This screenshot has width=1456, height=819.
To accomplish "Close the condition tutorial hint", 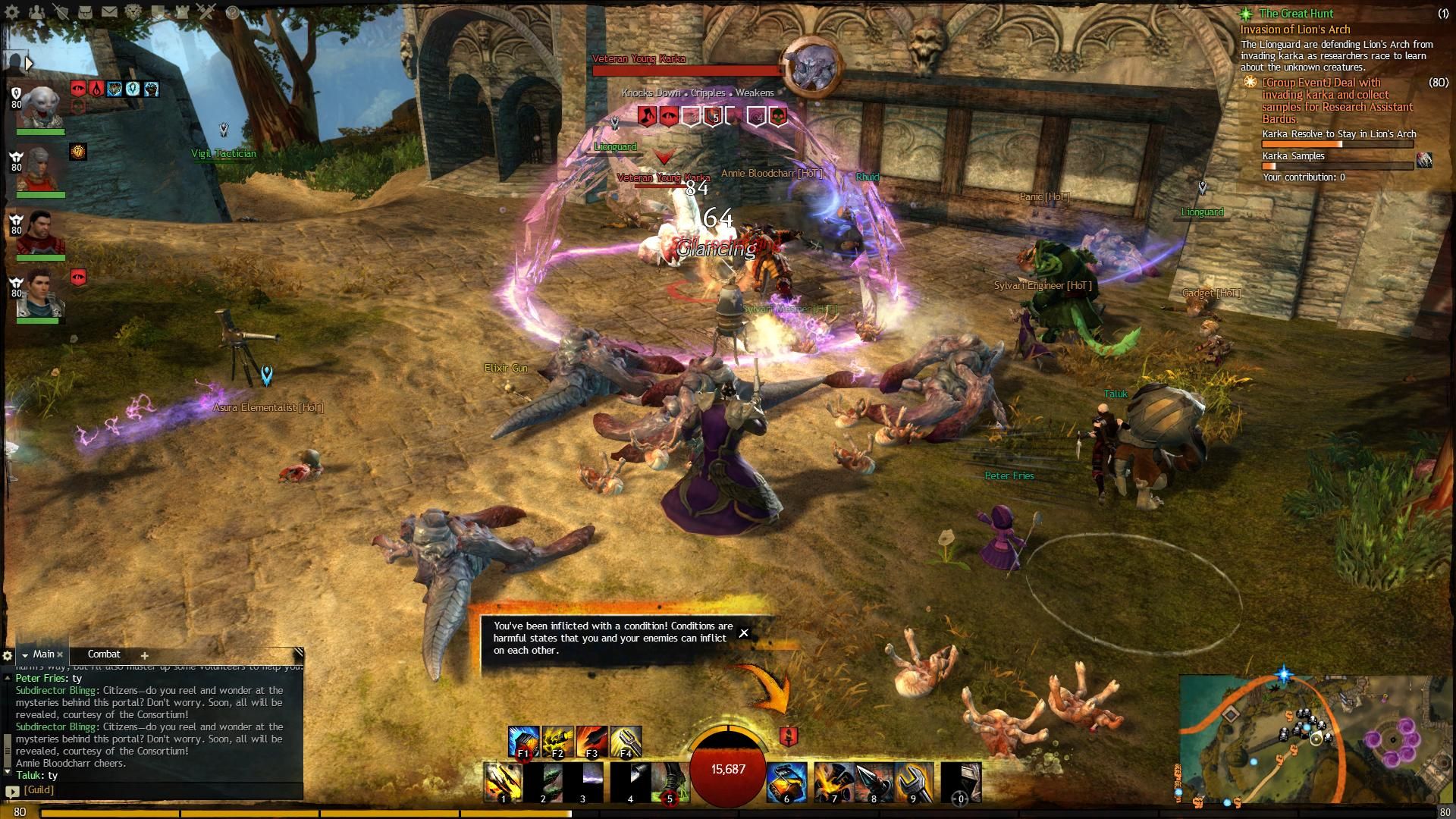I will click(744, 632).
